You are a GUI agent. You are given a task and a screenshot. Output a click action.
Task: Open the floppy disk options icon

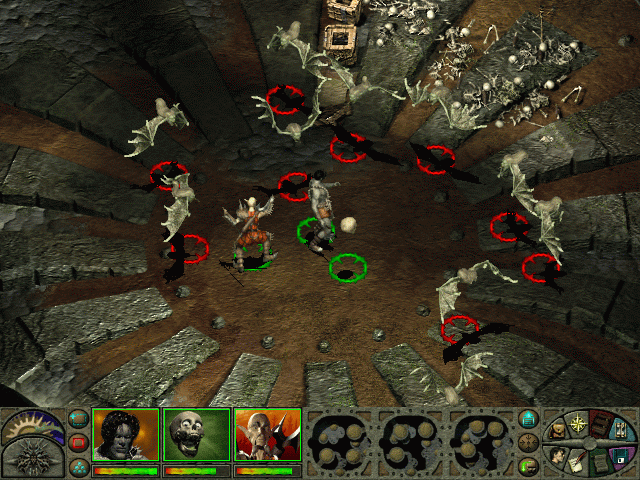(x=622, y=456)
